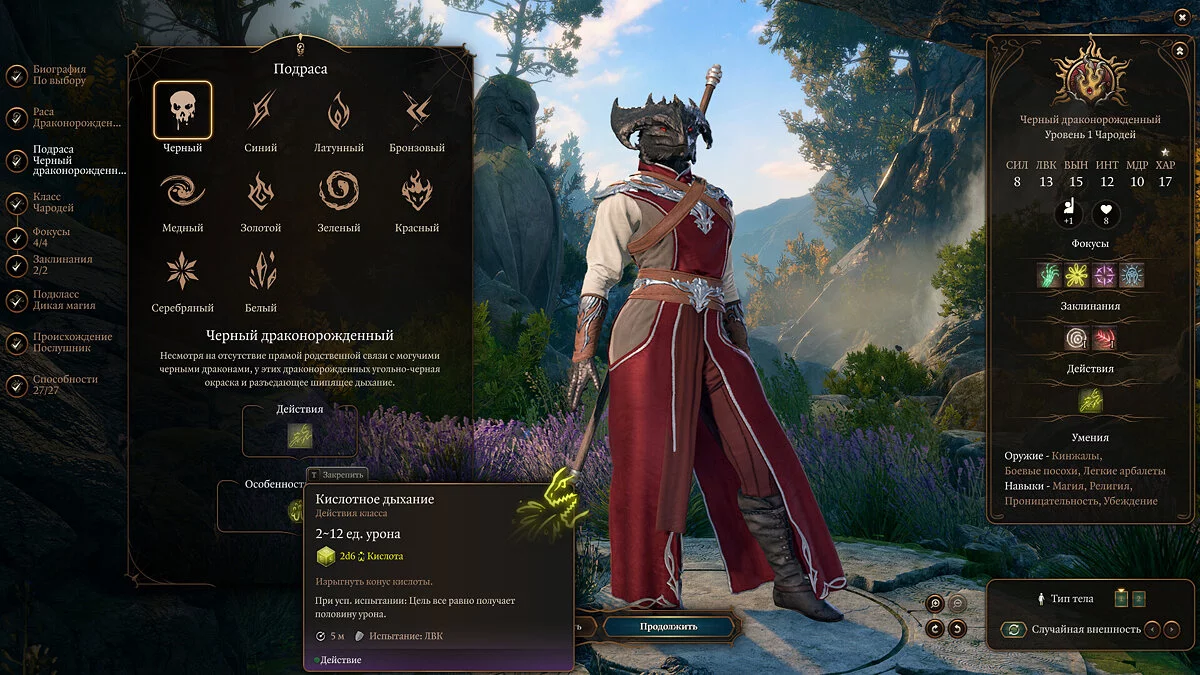
Task: Randomize appearance with the green arrows button
Action: pyautogui.click(x=1013, y=630)
